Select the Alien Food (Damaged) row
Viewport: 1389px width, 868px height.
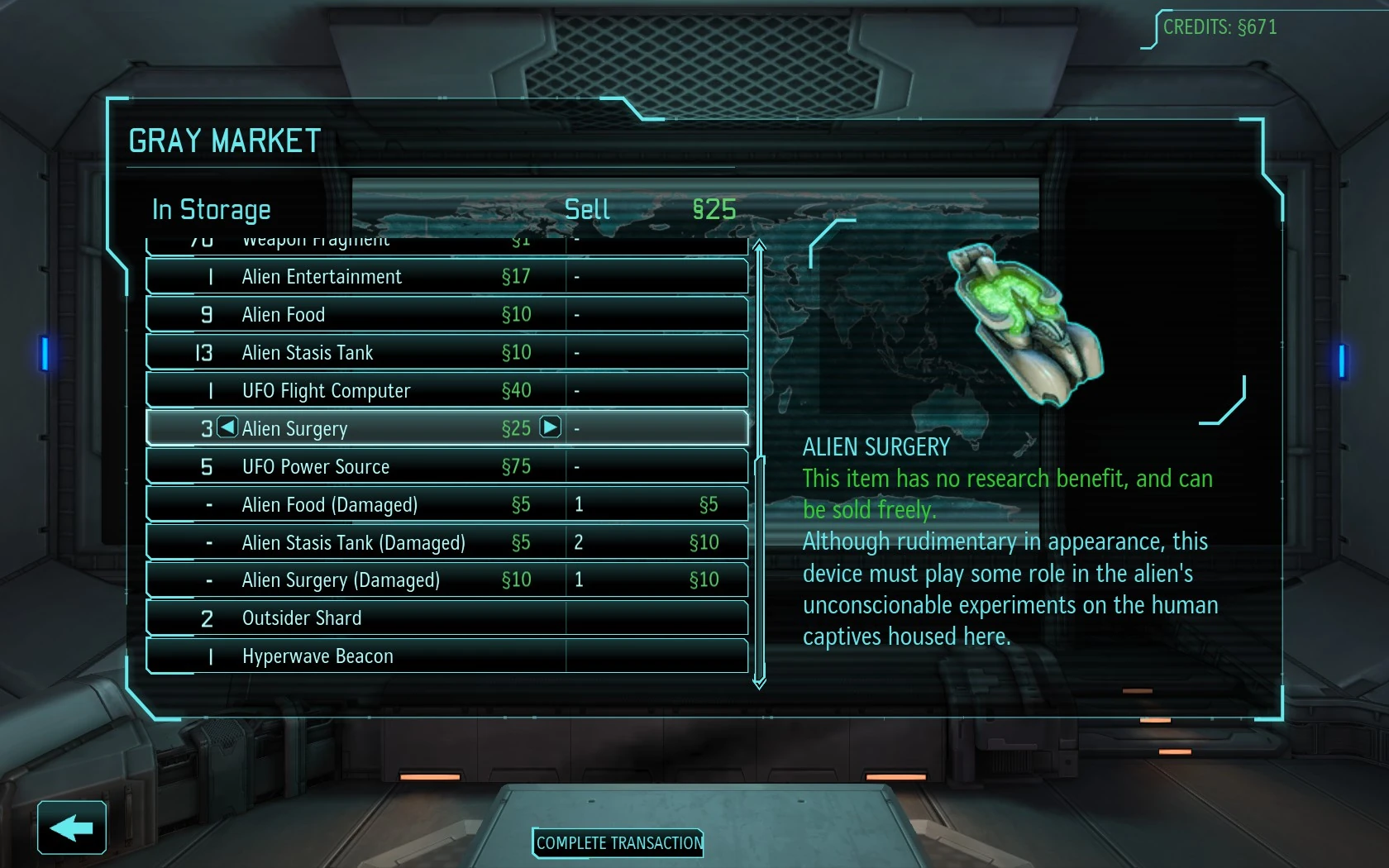(x=446, y=504)
